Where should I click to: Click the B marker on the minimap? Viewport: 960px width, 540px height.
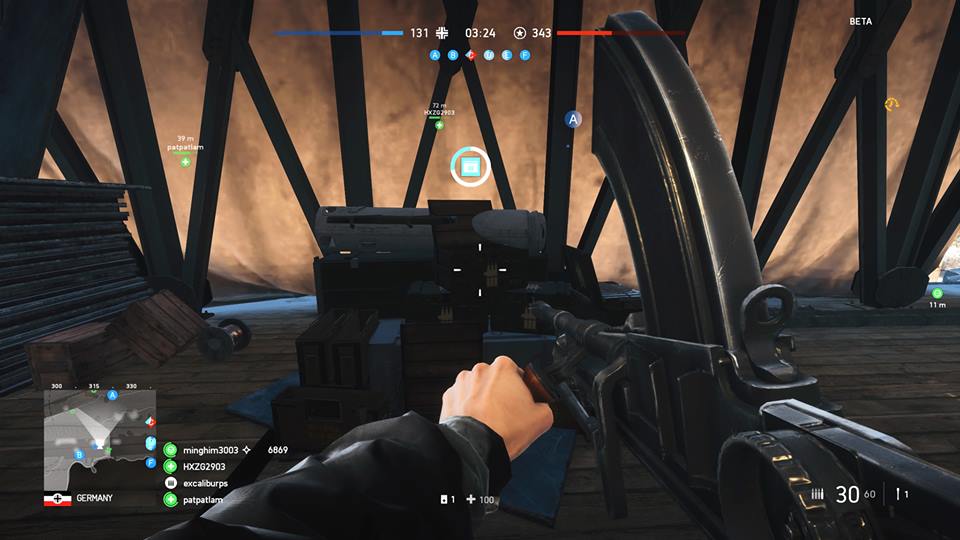click(79, 454)
